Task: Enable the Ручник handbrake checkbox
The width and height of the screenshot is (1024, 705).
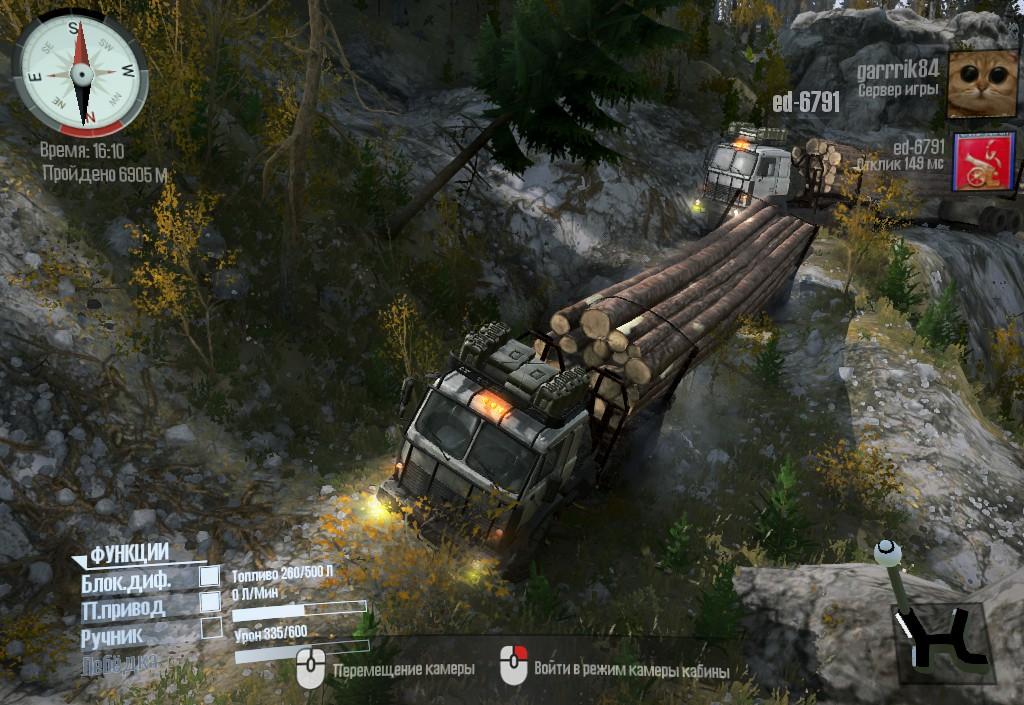Action: pos(211,628)
